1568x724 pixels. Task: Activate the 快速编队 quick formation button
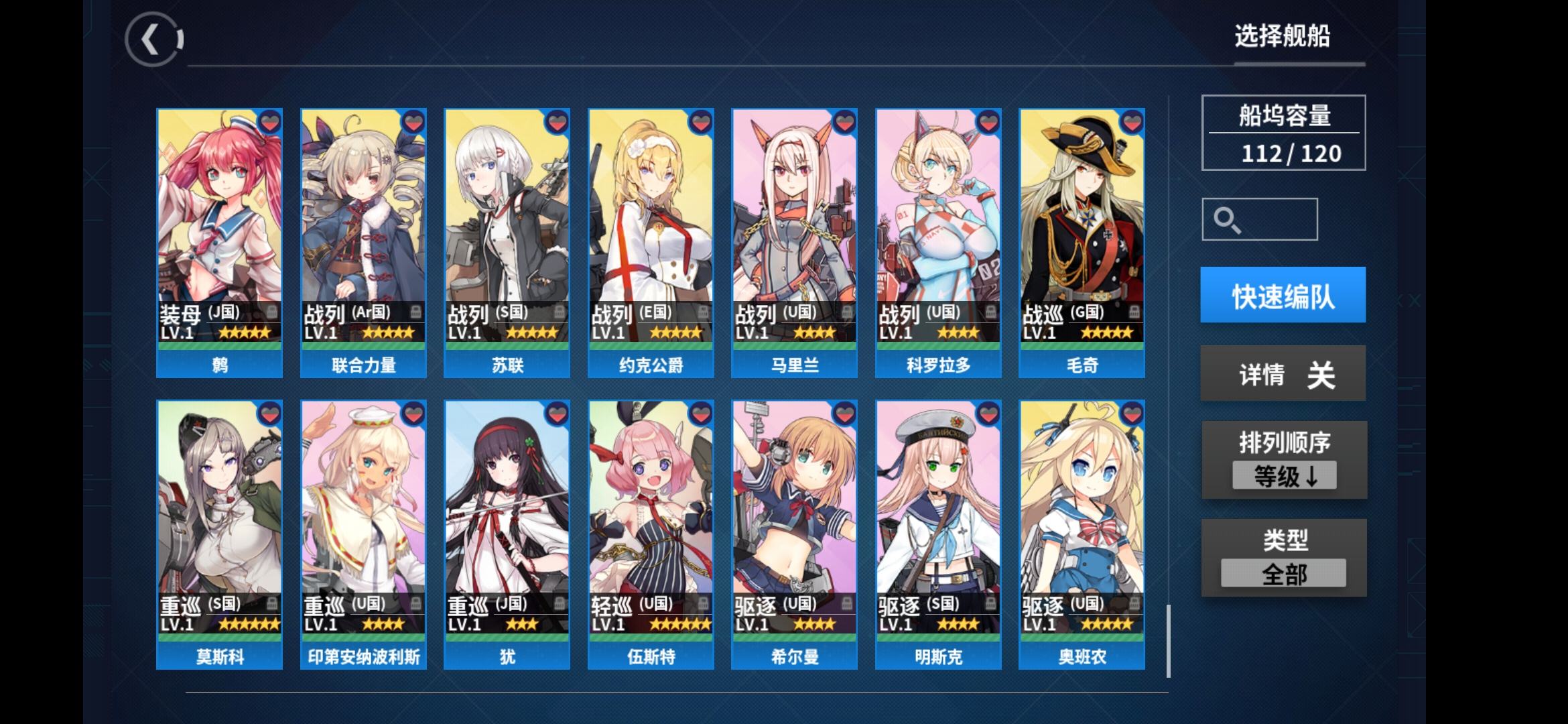click(1283, 296)
